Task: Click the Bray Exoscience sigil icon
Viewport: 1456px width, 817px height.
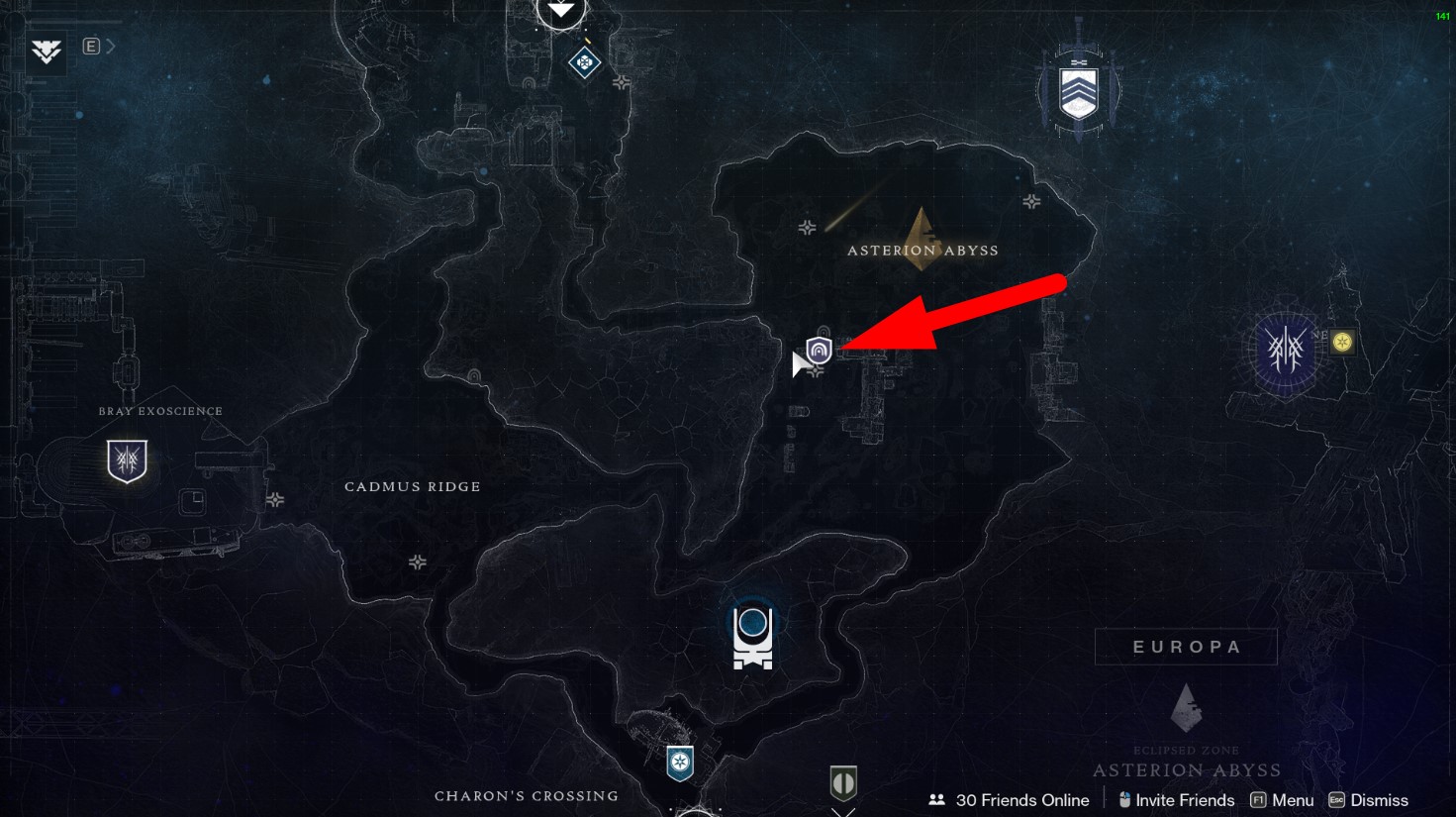Action: coord(126,460)
